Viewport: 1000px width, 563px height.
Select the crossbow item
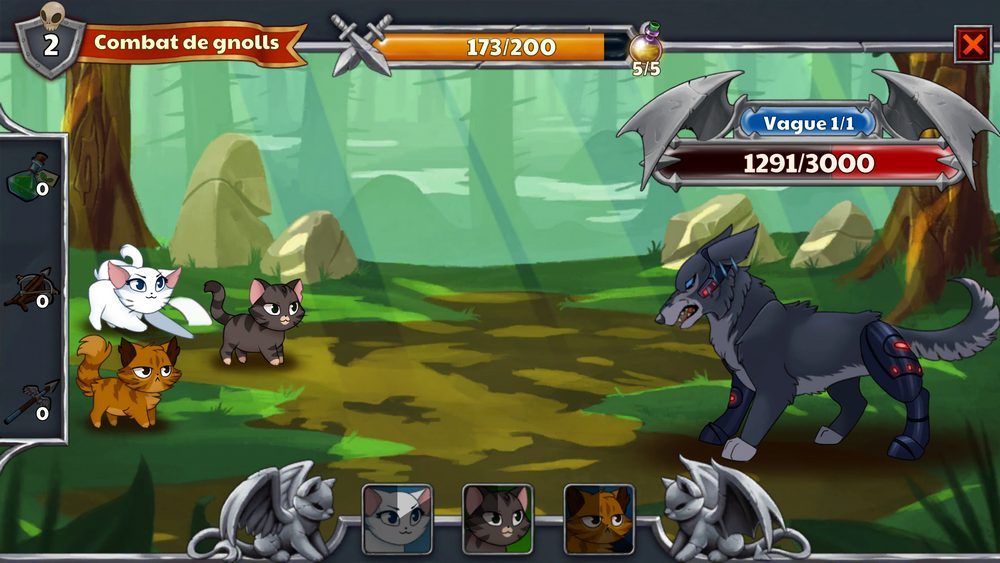pyautogui.click(x=31, y=289)
